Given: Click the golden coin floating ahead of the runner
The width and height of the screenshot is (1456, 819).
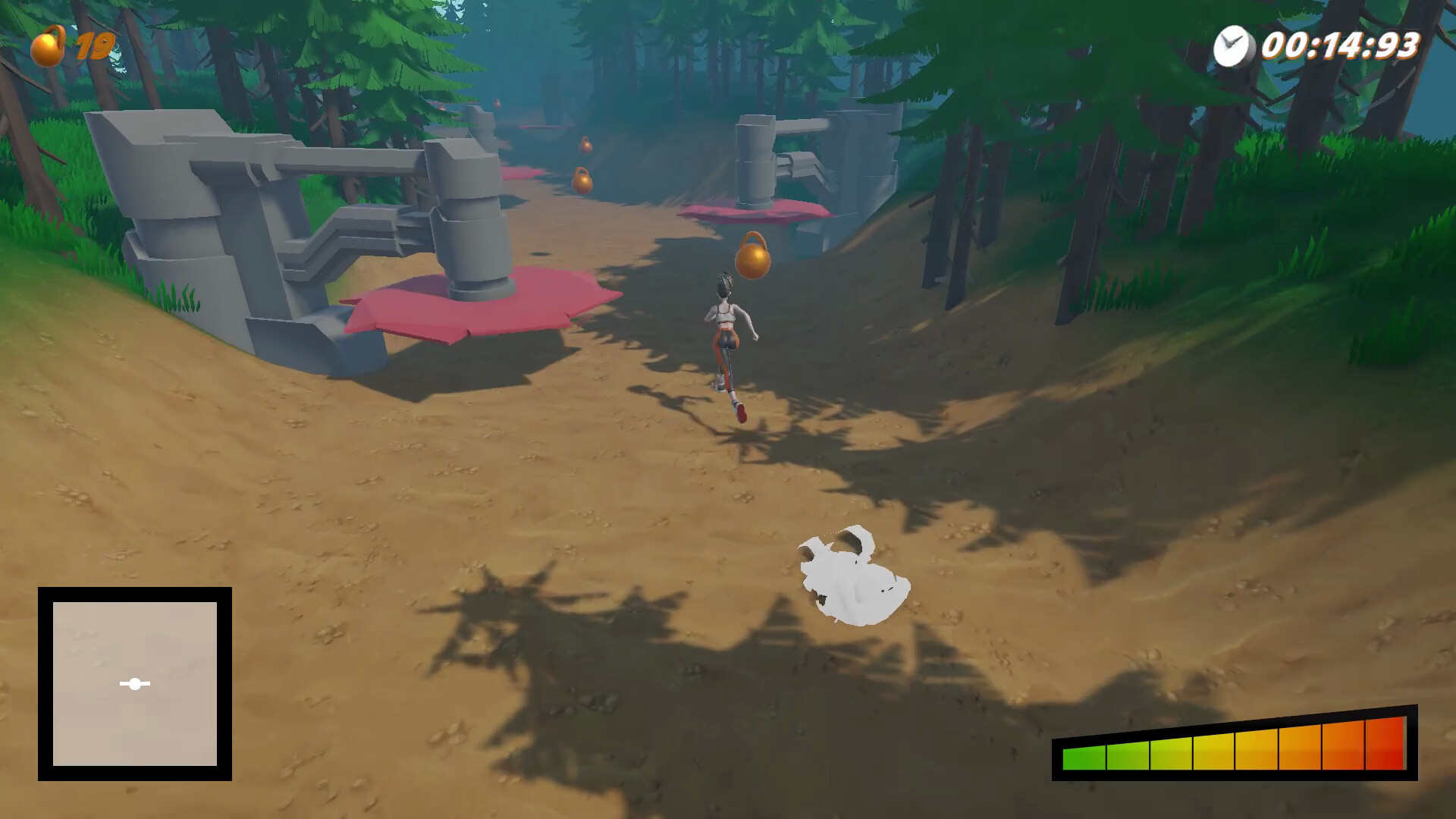Looking at the screenshot, I should (x=751, y=262).
